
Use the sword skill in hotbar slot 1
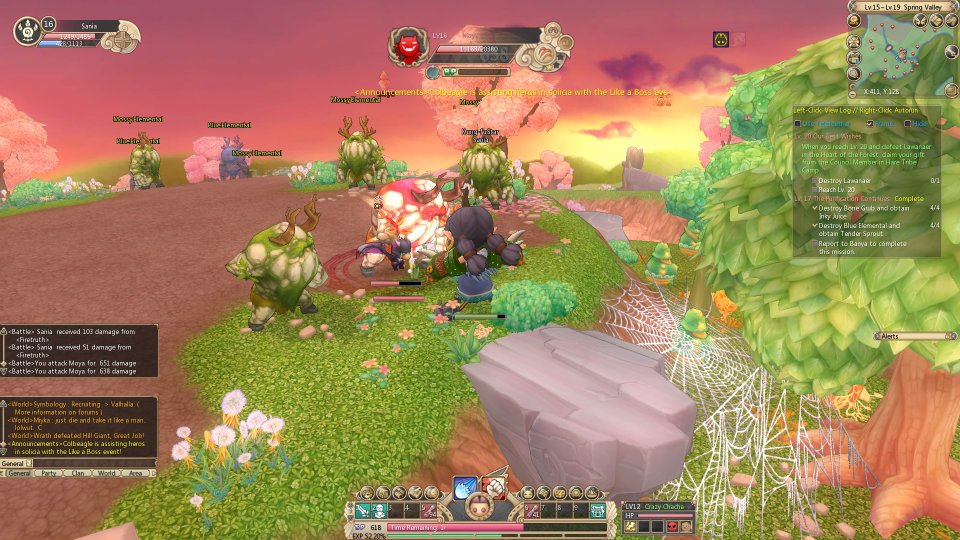[362, 511]
